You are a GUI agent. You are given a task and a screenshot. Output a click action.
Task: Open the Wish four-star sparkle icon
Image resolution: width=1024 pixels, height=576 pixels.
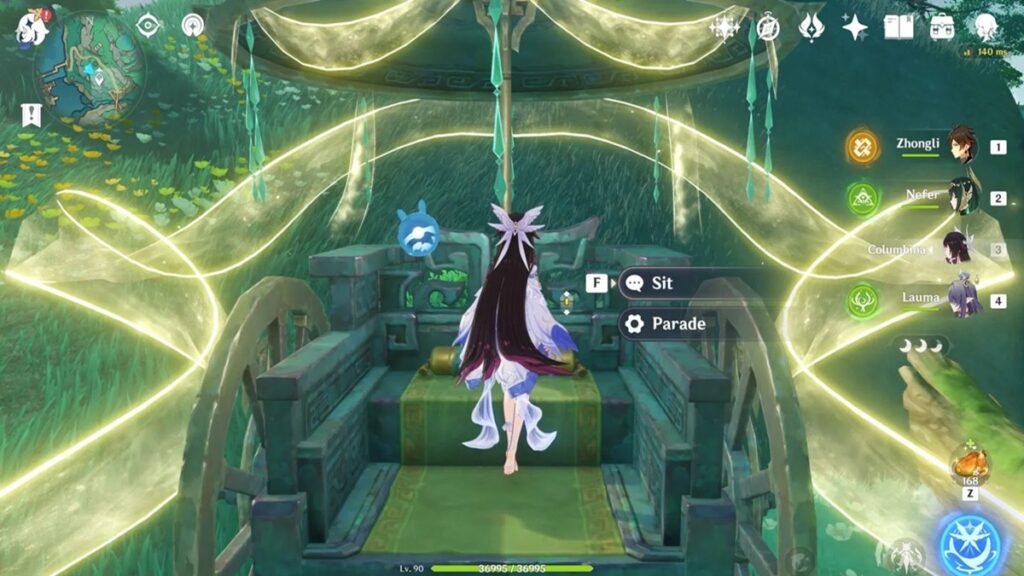coord(724,27)
